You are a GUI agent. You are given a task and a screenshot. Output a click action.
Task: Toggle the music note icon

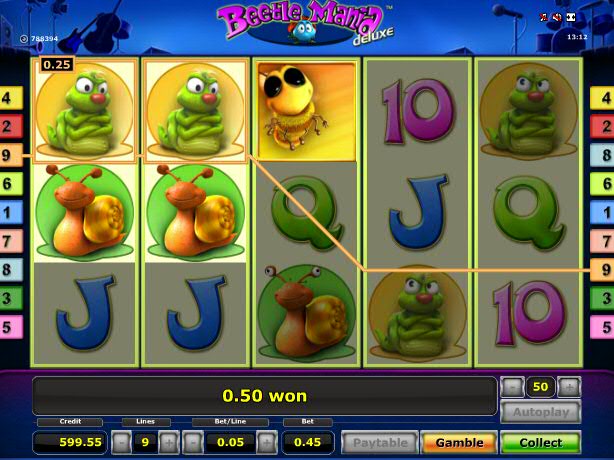click(546, 18)
